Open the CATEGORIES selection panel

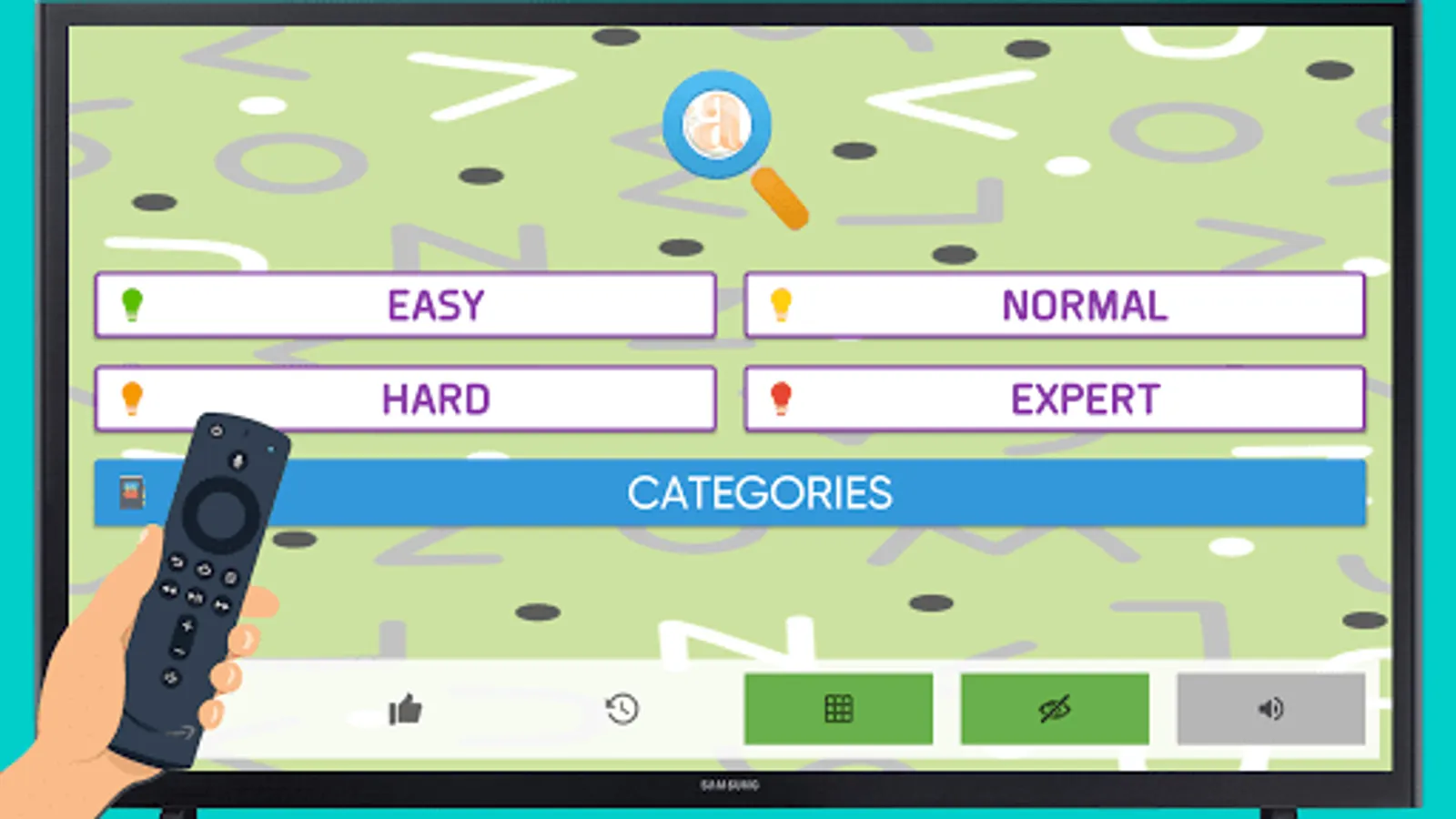763,493
